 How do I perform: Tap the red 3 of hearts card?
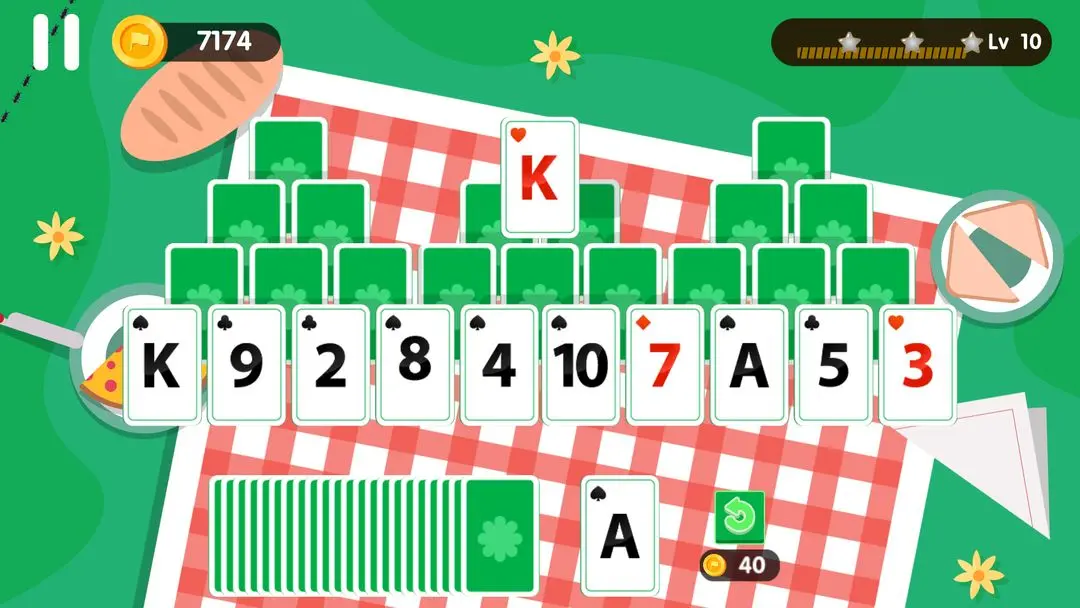918,365
